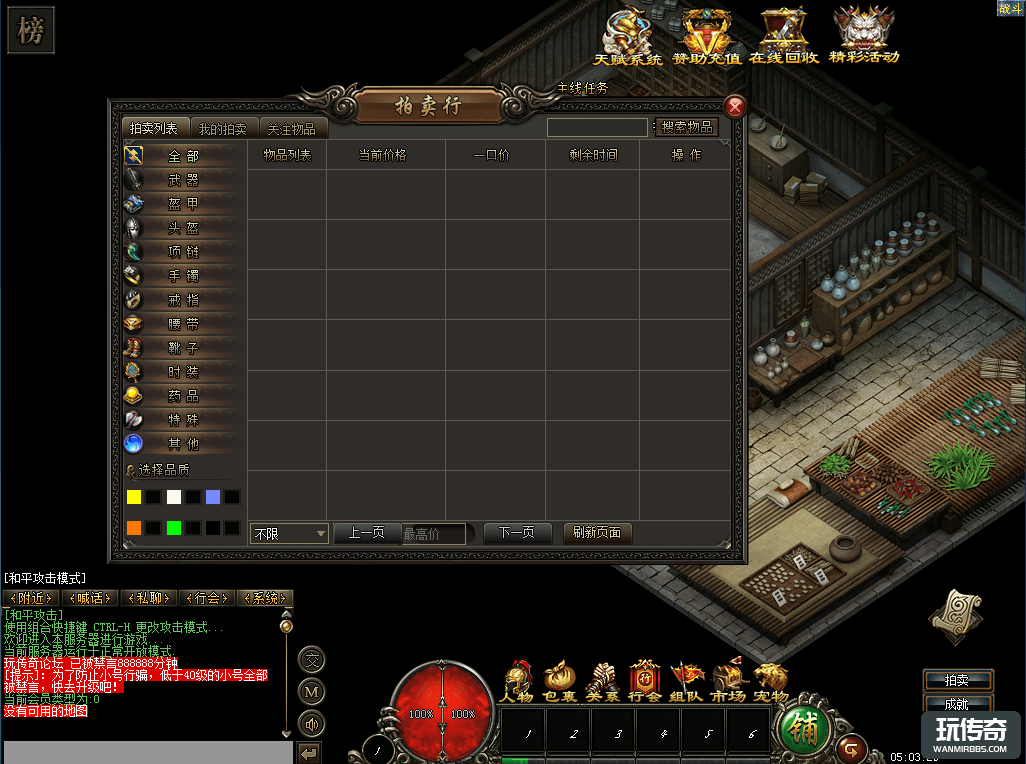Open the 不限 filter dropdown
The height and width of the screenshot is (764, 1026).
pyautogui.click(x=289, y=534)
